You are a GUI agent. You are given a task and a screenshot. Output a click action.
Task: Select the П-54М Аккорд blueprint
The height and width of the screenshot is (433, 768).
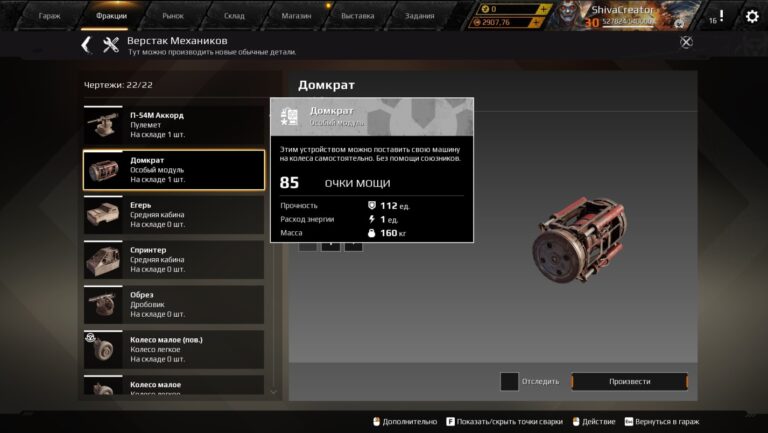click(x=173, y=124)
